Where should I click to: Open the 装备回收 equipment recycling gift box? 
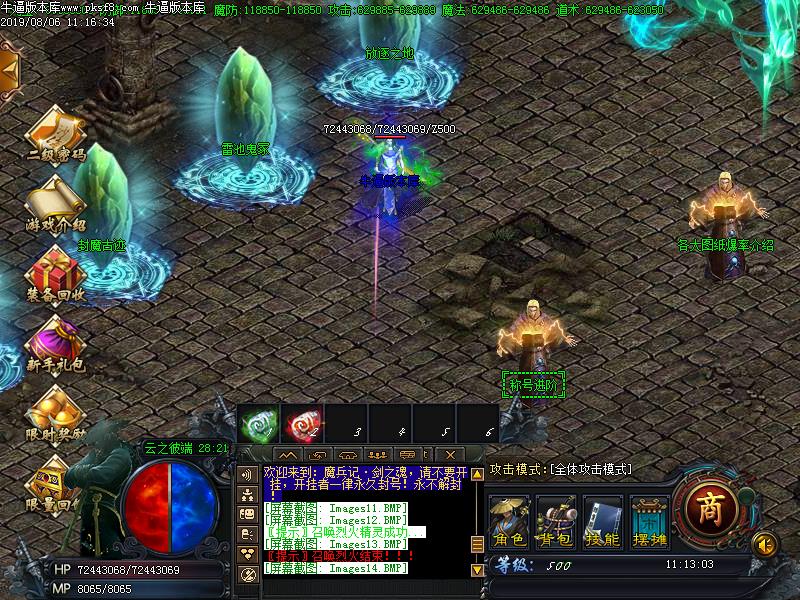click(55, 271)
